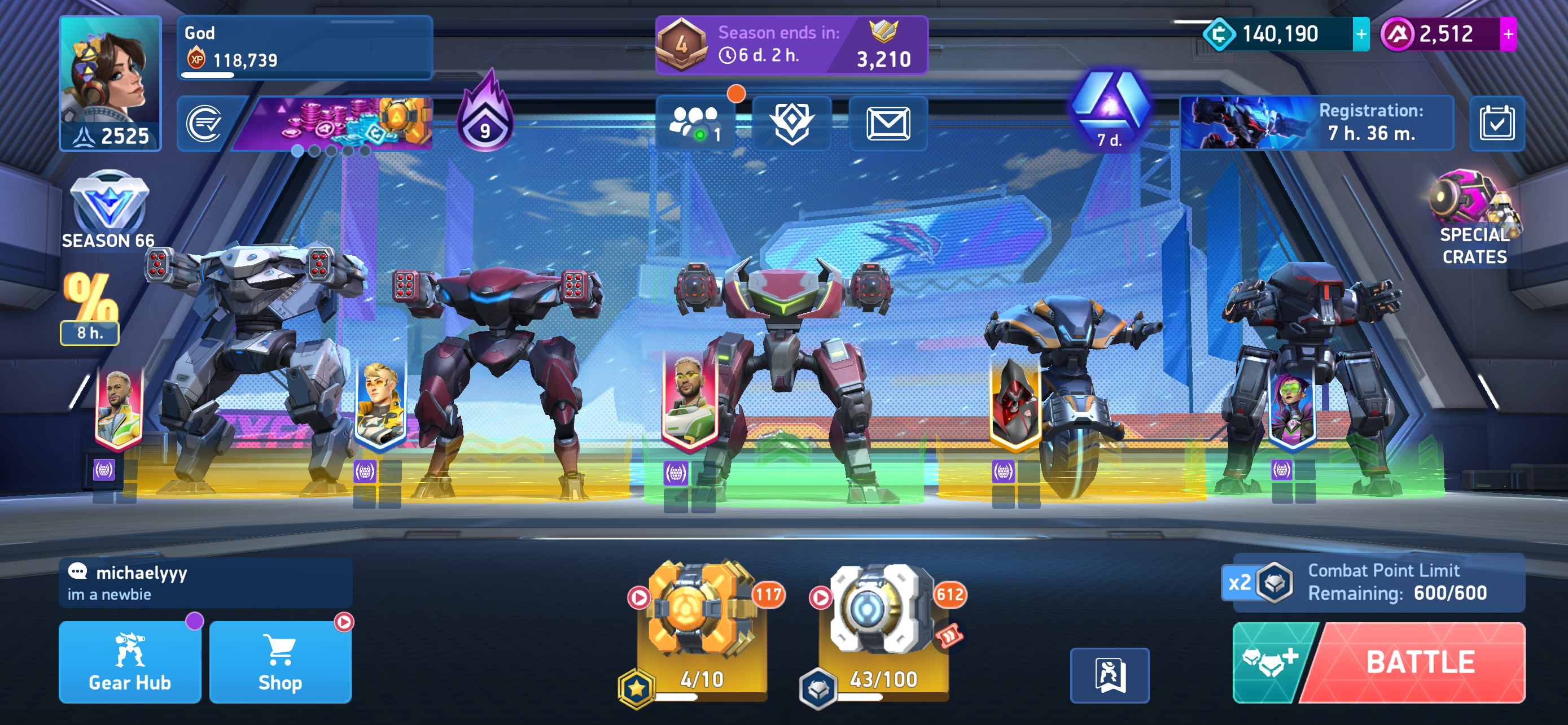Screen dimensions: 1568x725
Task: Open the friends list icon
Action: click(x=694, y=124)
